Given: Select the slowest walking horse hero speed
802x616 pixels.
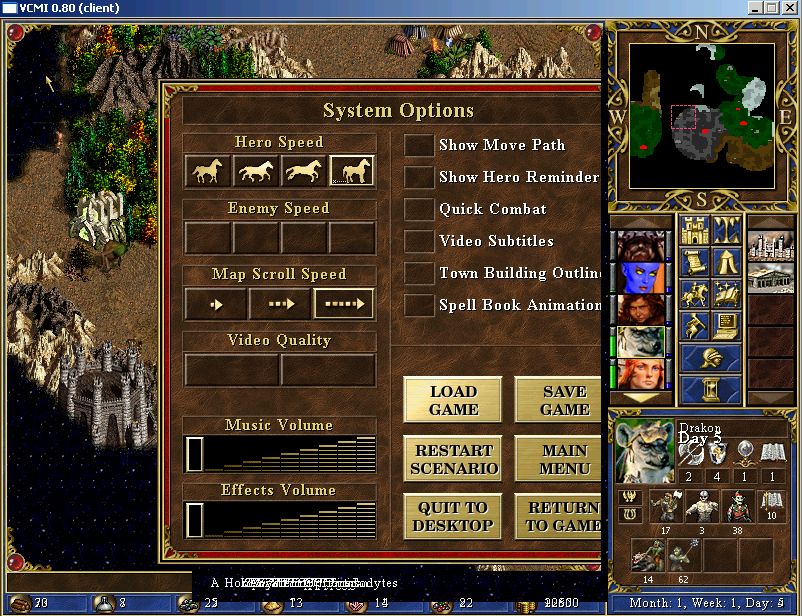Looking at the screenshot, I should [x=208, y=172].
